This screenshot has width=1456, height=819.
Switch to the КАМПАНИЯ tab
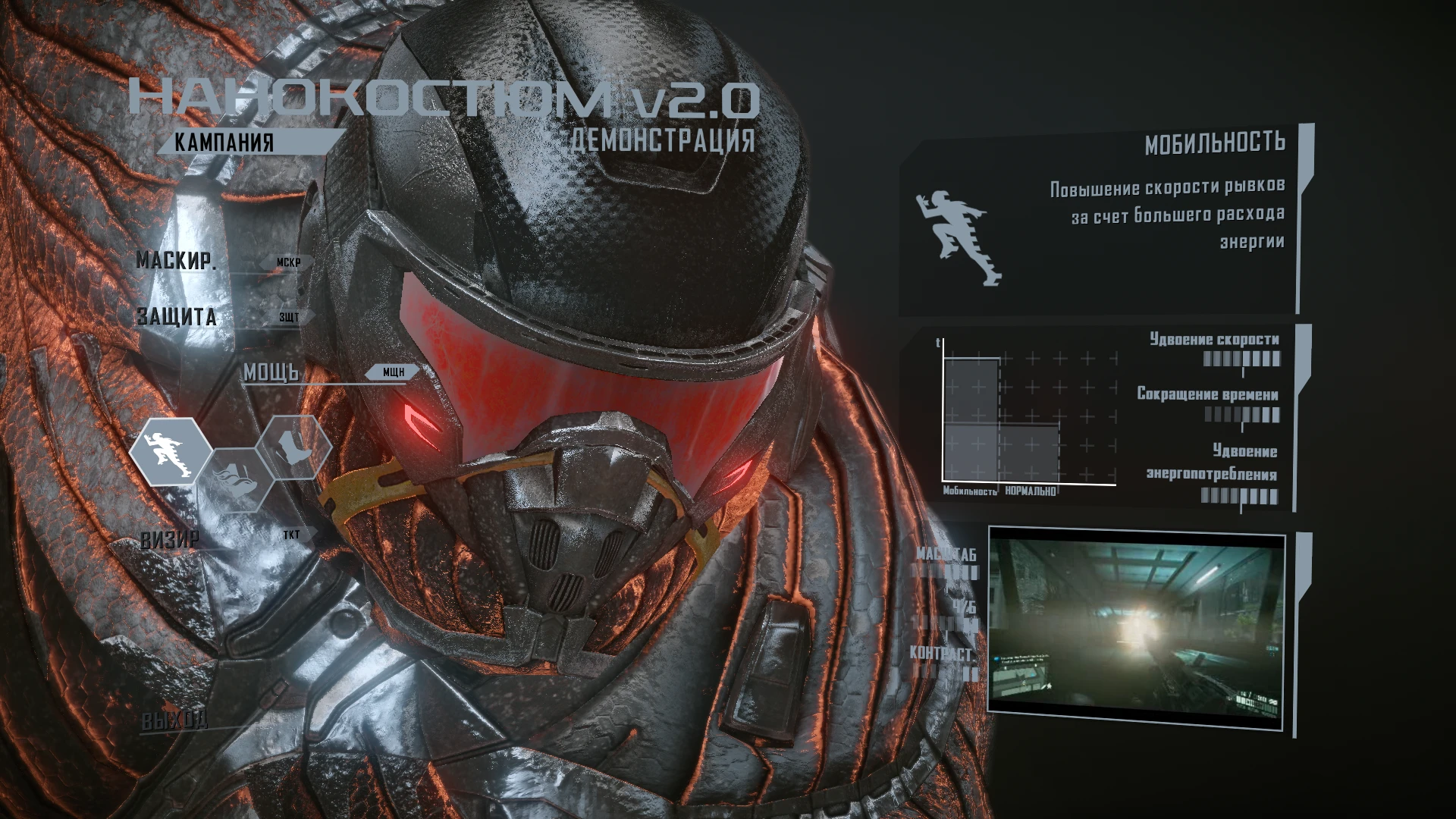(x=224, y=141)
